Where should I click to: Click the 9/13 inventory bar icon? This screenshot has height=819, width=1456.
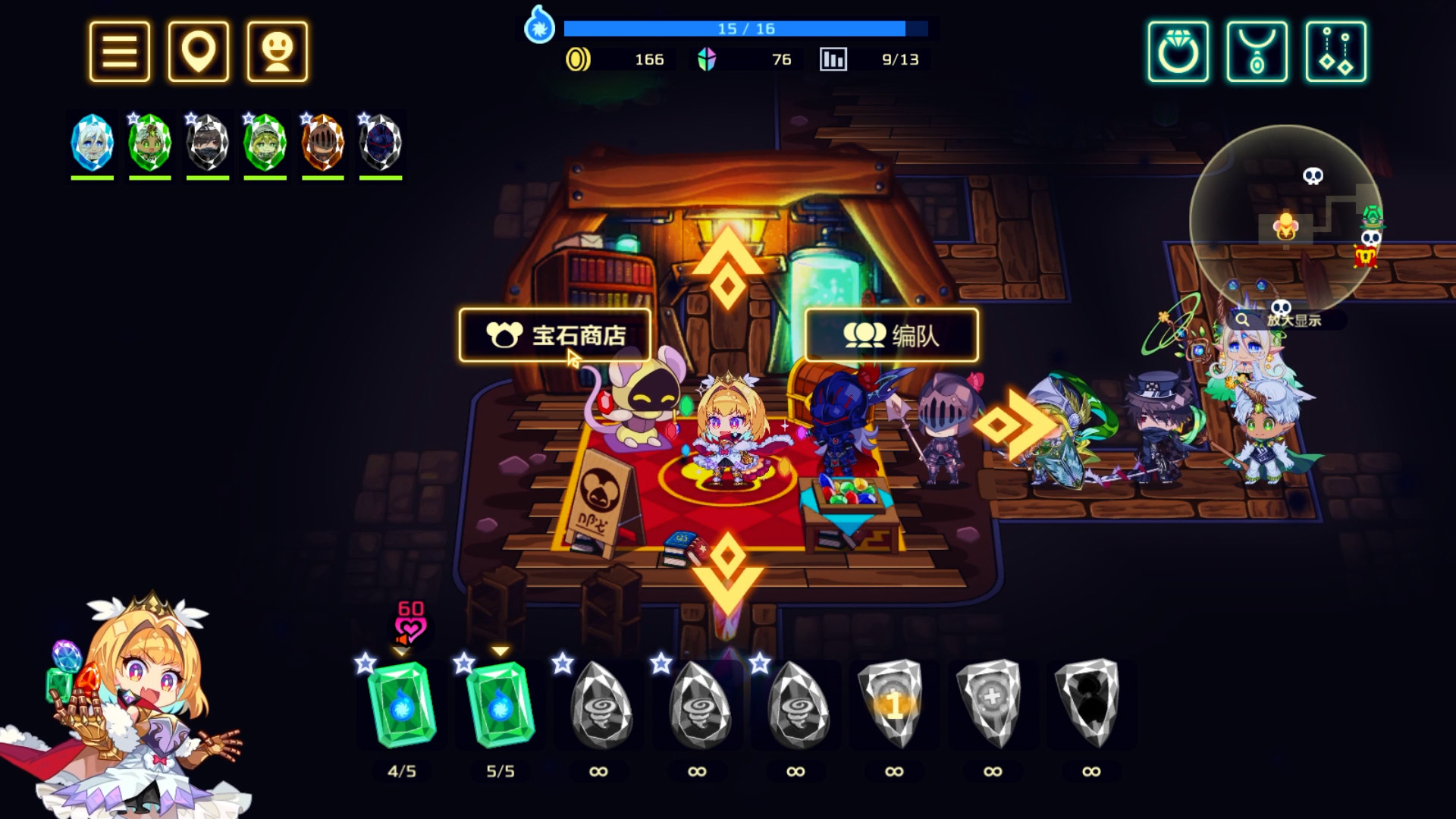(x=834, y=58)
